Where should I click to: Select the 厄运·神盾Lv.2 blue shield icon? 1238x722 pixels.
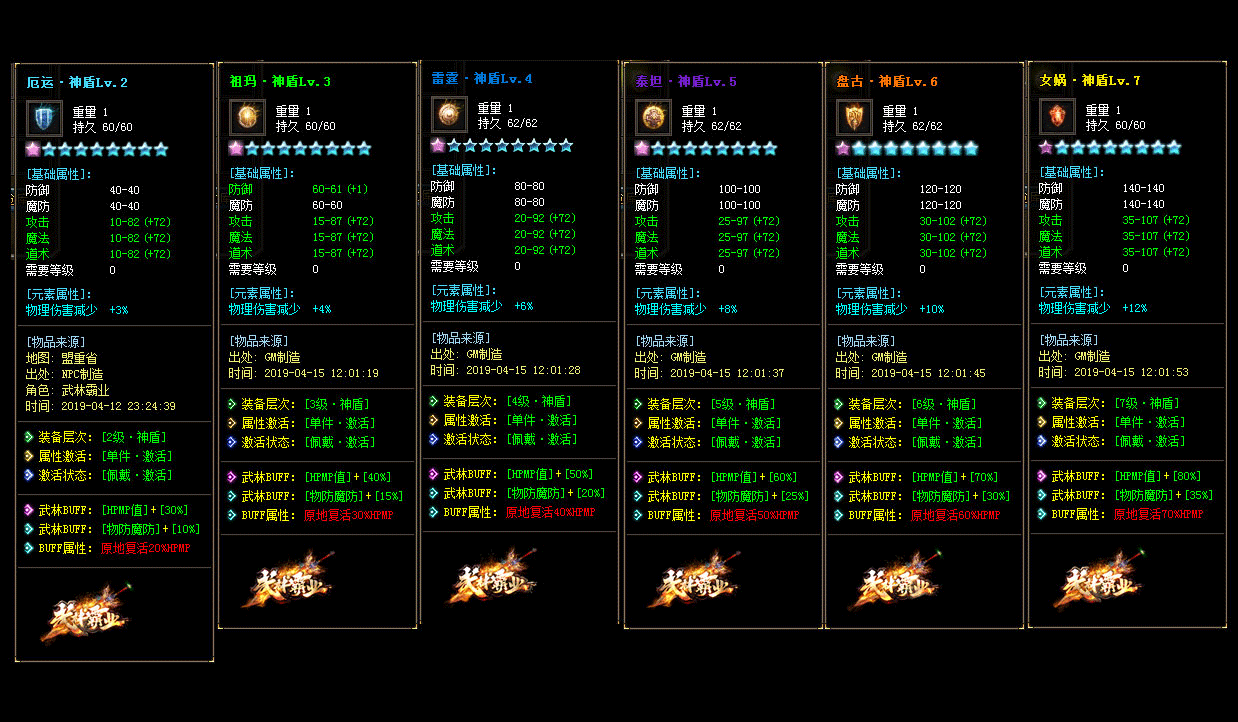pos(44,118)
